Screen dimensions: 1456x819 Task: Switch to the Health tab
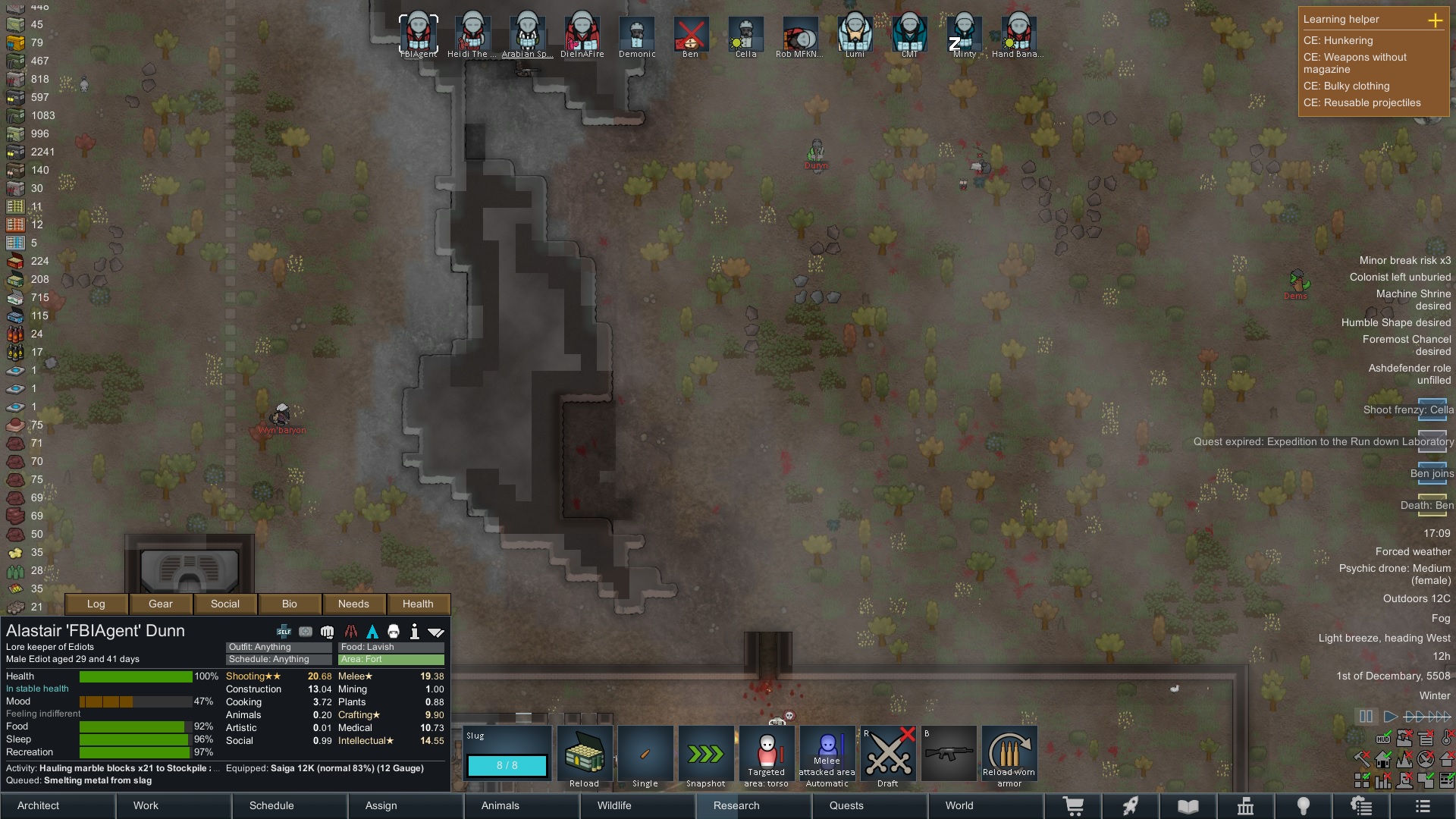tap(418, 604)
